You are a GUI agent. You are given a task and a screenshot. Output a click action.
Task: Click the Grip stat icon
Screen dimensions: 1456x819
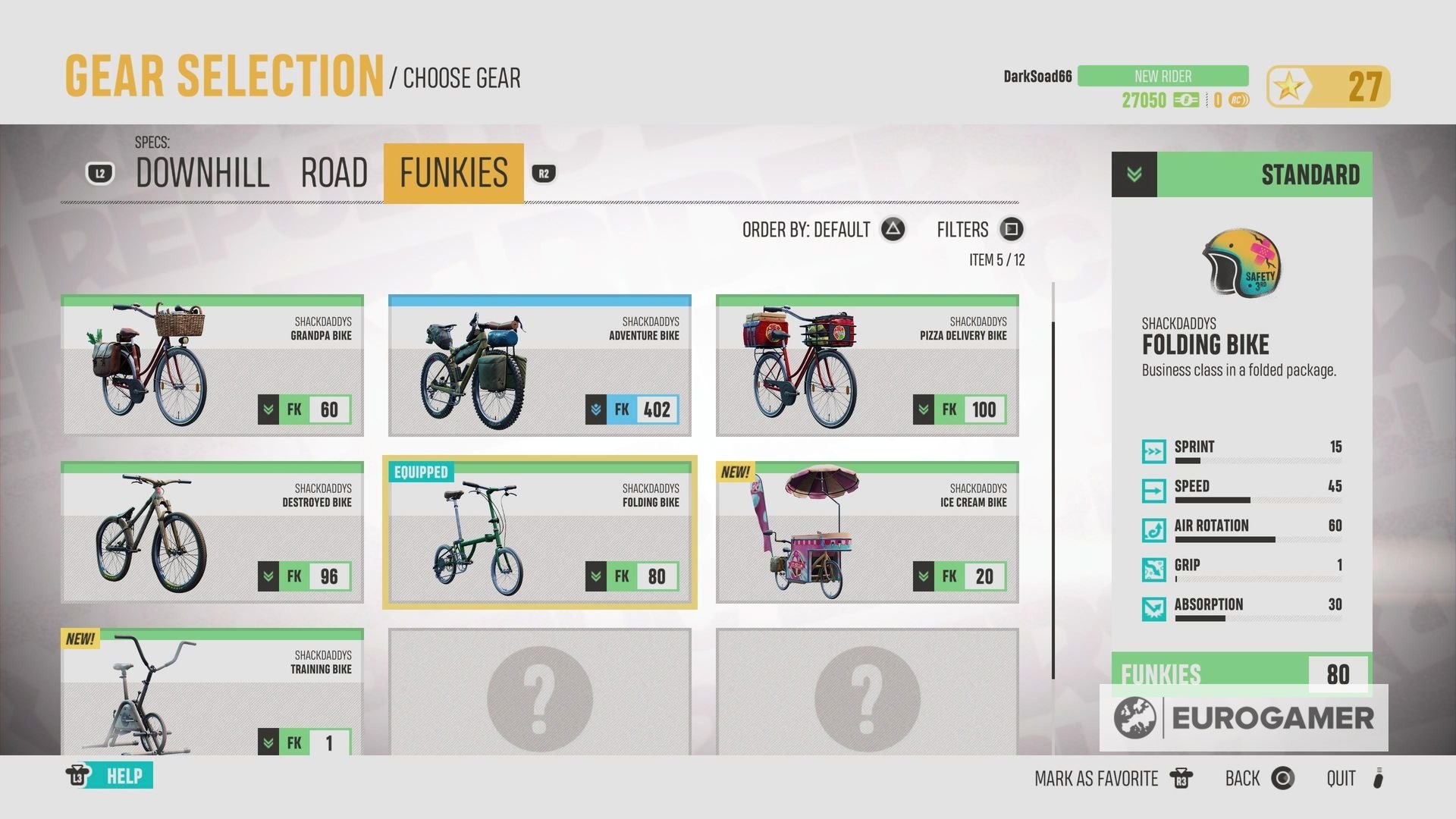tap(1155, 570)
